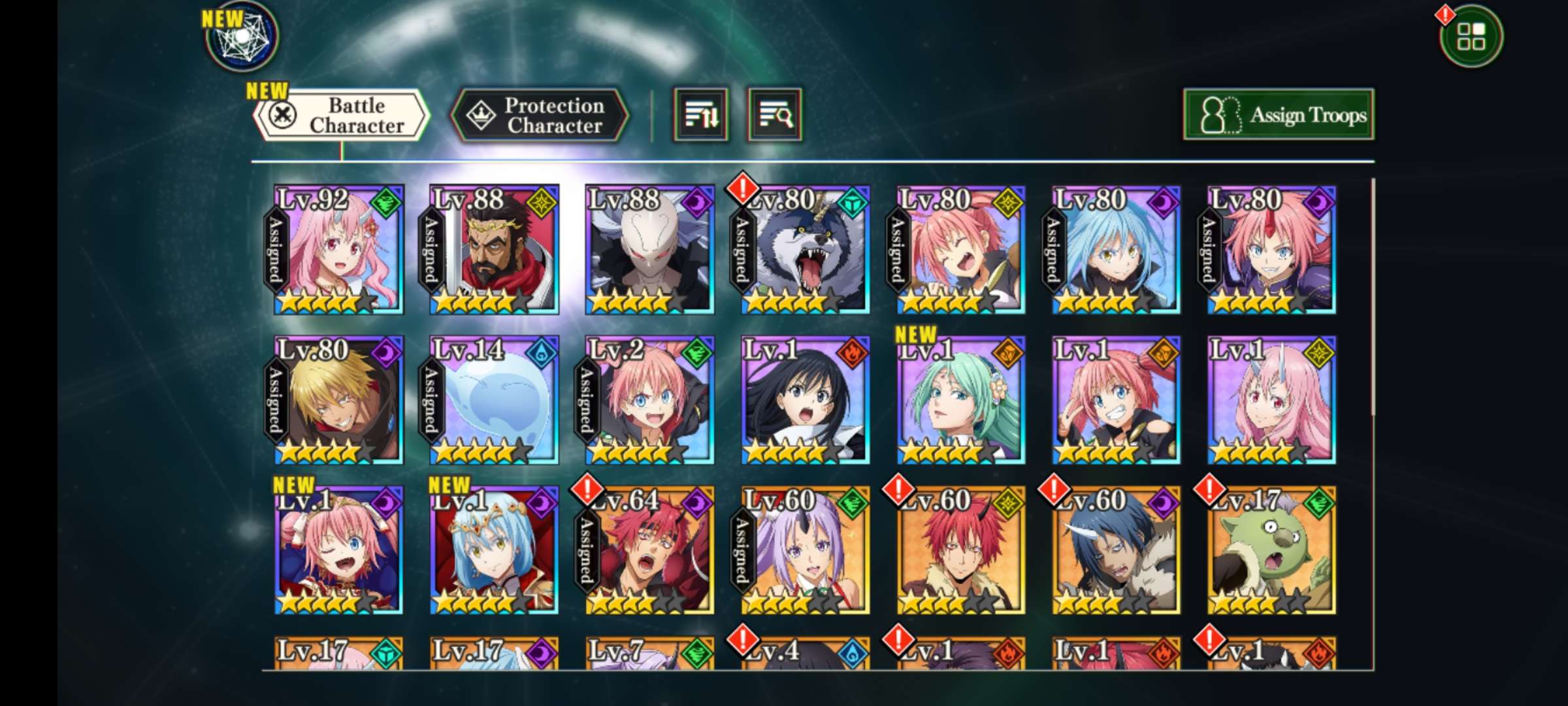Select the blonde dark-skinned Lv.80 character
The width and height of the screenshot is (1568, 706).
coord(338,400)
